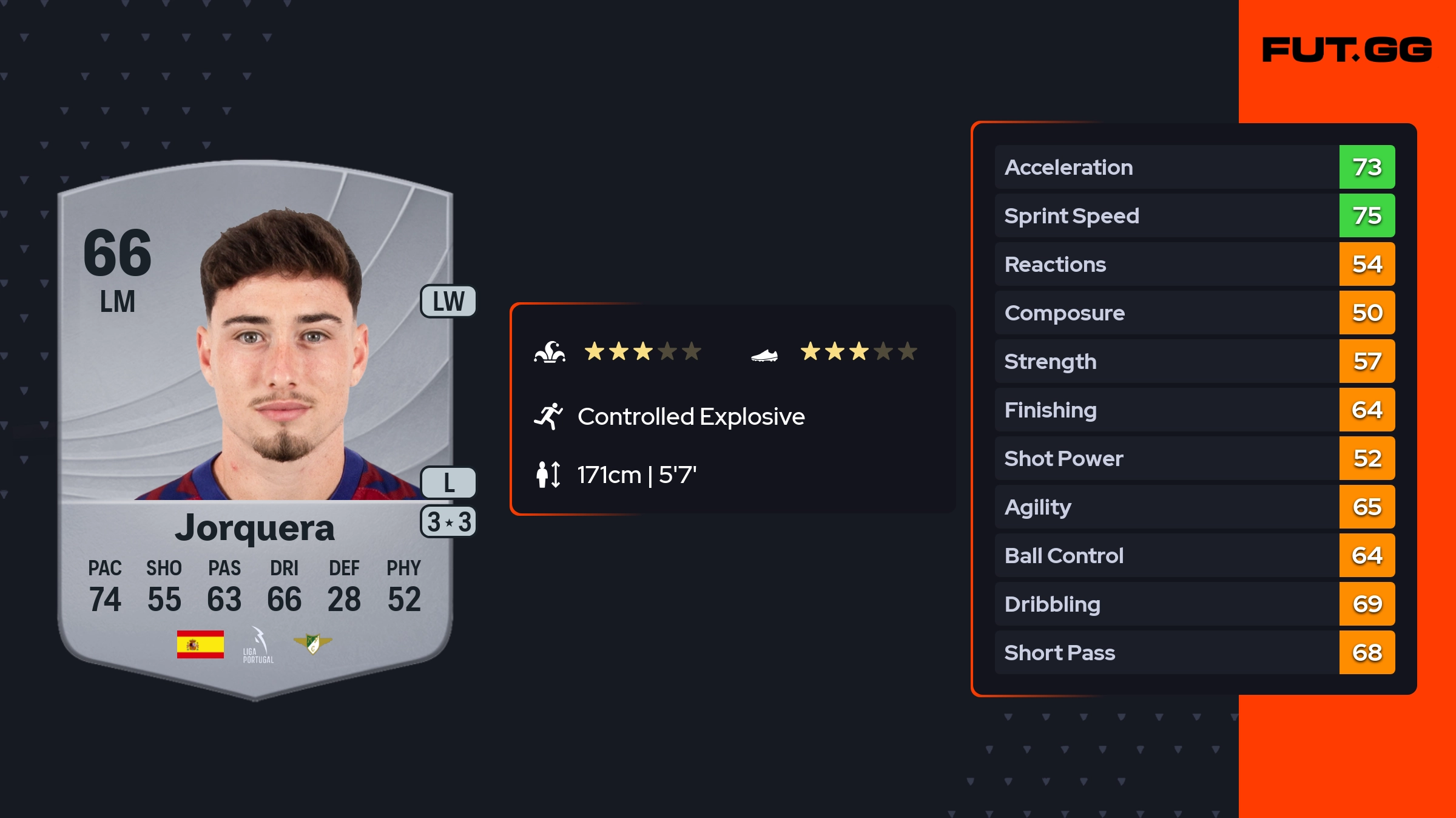Click the LW alternate position badge
The height and width of the screenshot is (818, 1456).
click(448, 302)
